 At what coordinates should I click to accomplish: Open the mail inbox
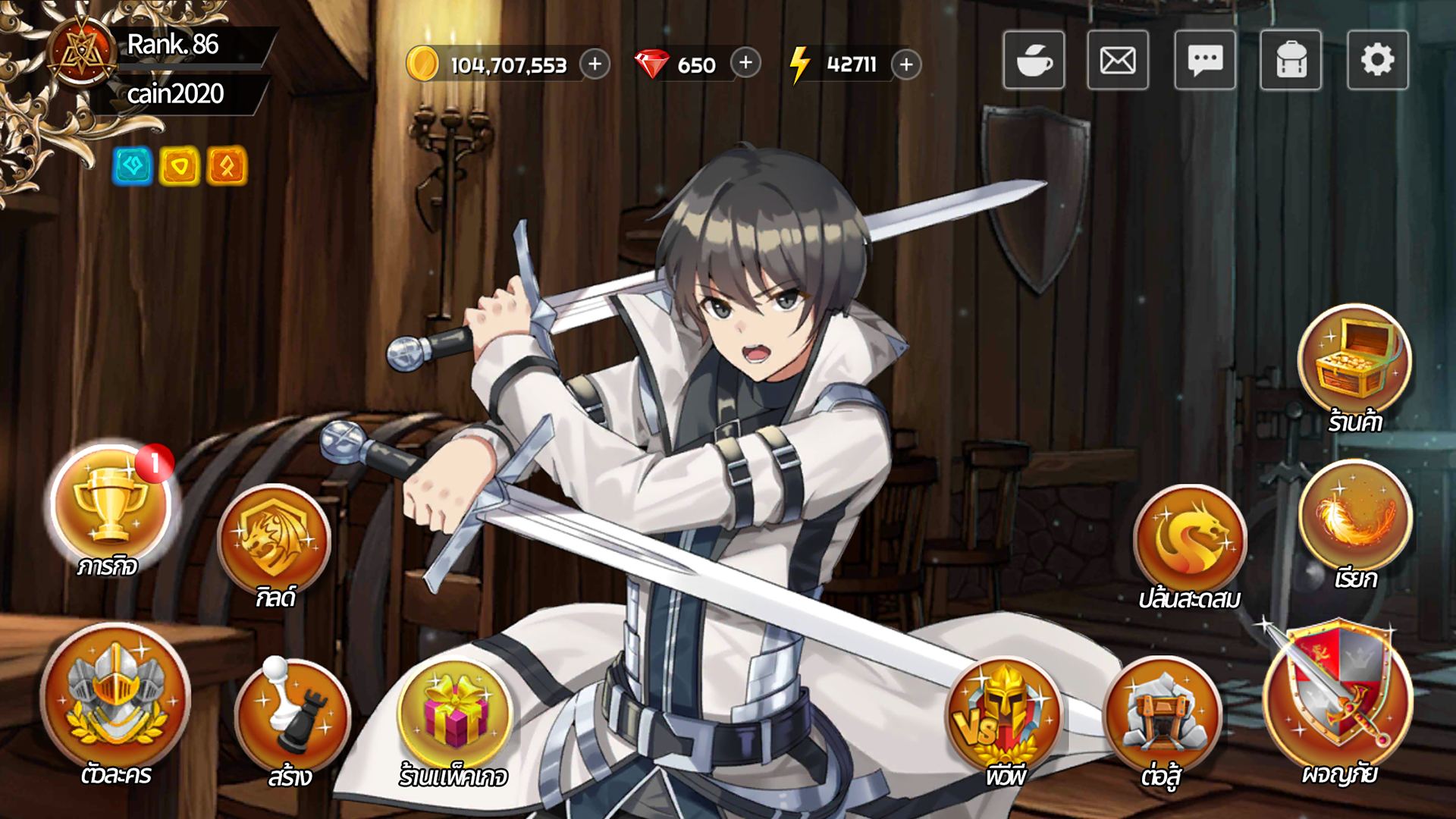click(1117, 61)
